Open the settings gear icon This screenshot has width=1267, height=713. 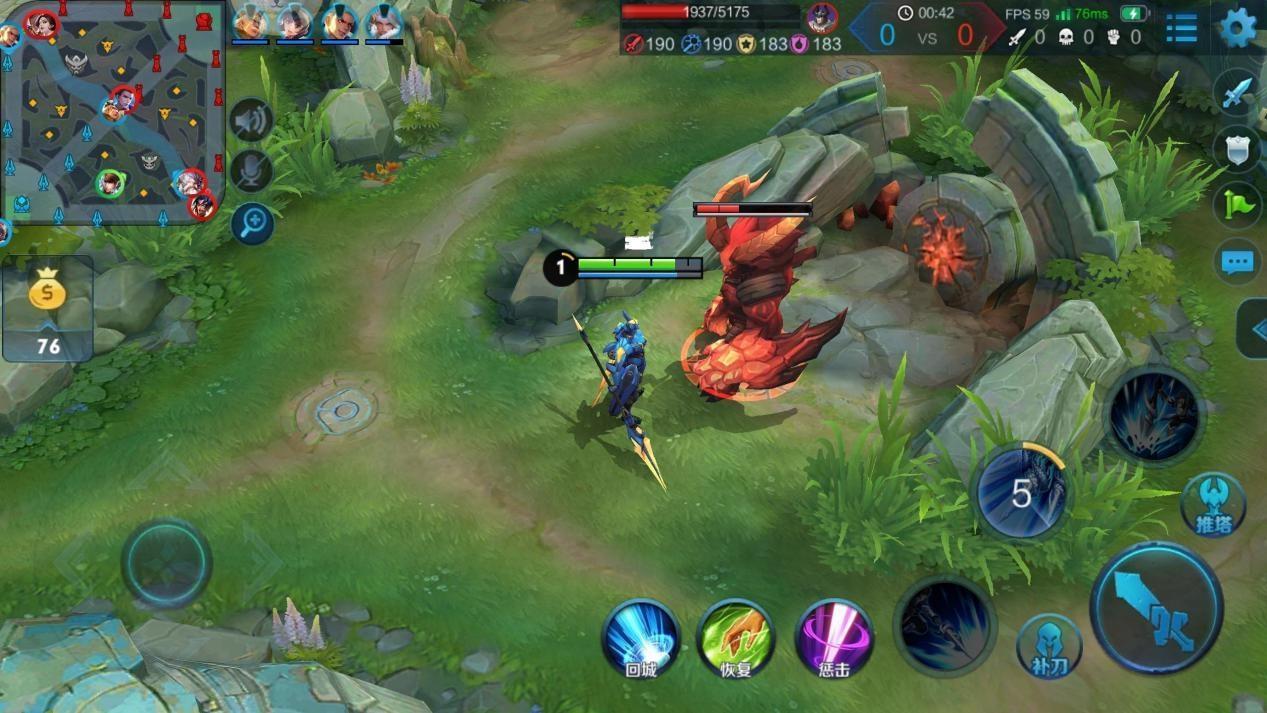point(1238,28)
